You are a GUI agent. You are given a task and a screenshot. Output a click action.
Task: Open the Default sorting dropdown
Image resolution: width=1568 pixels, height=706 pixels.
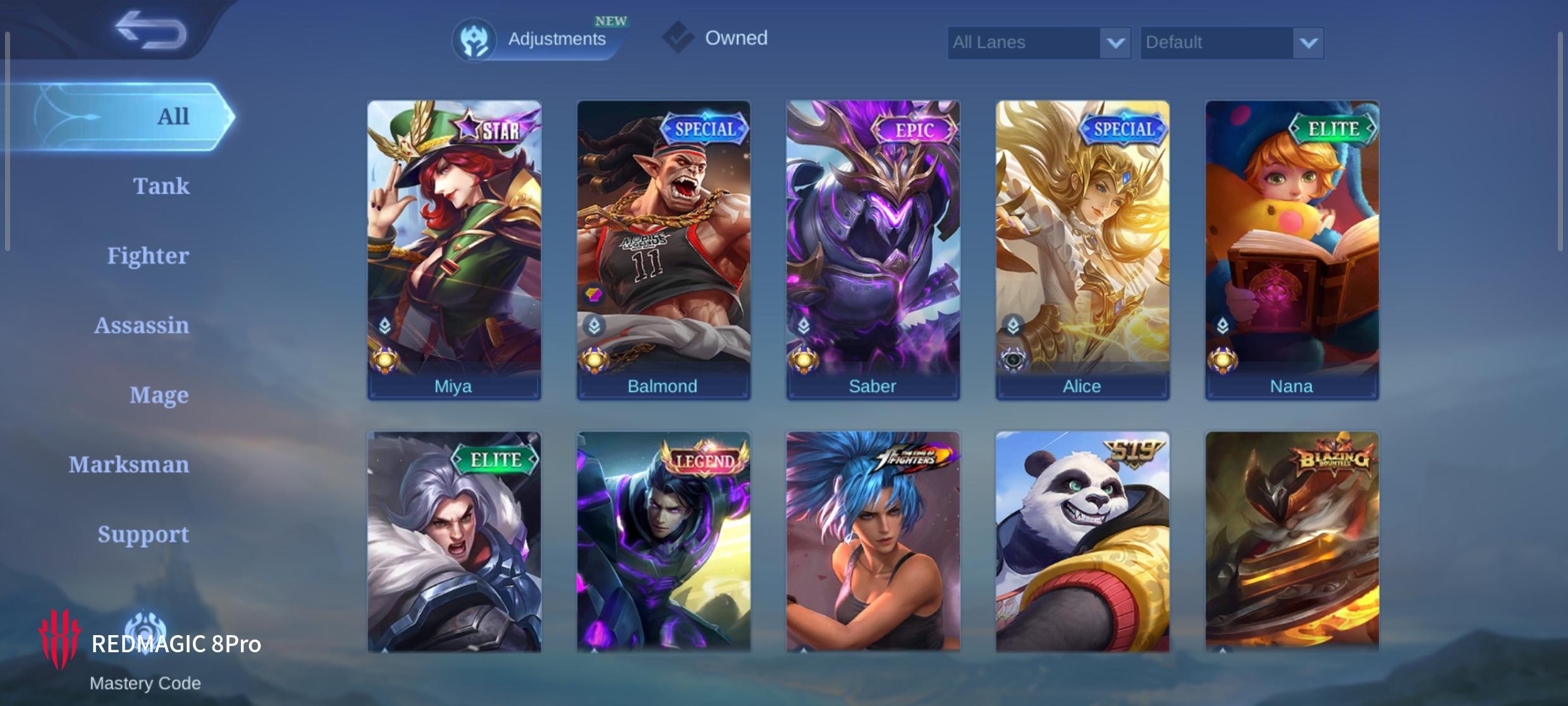click(1230, 42)
